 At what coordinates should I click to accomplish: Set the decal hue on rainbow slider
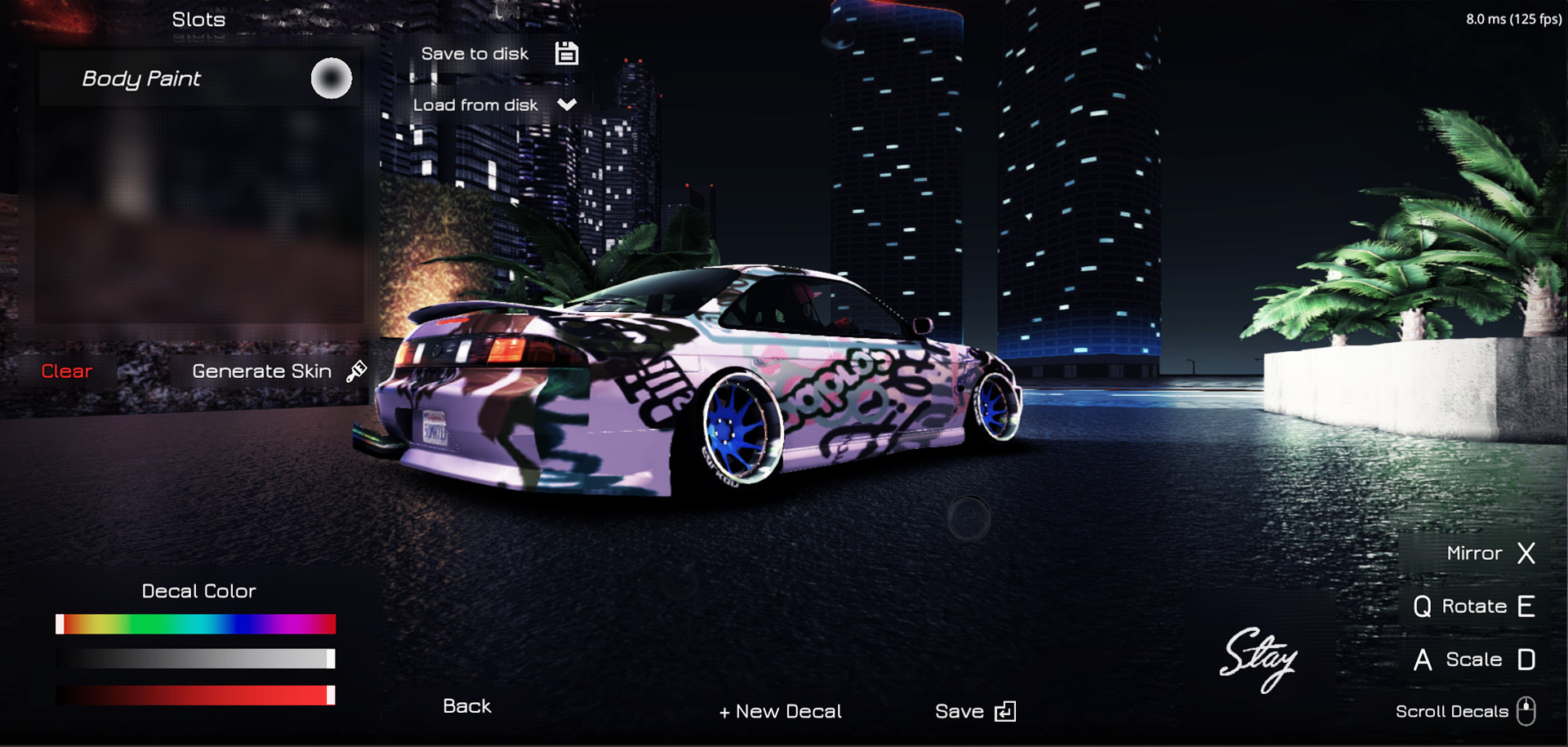coord(196,625)
